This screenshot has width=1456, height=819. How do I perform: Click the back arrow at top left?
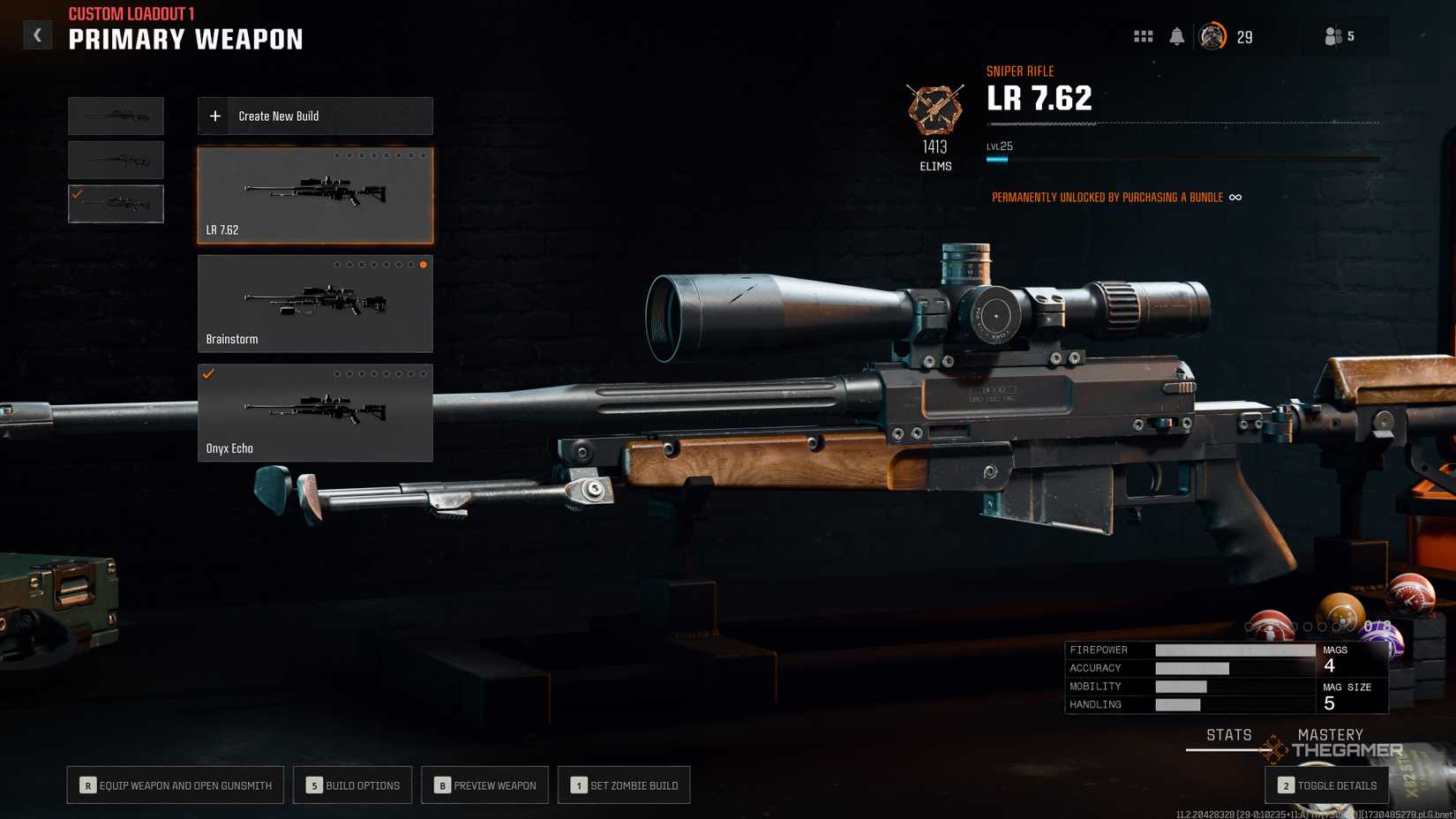pyautogui.click(x=37, y=34)
